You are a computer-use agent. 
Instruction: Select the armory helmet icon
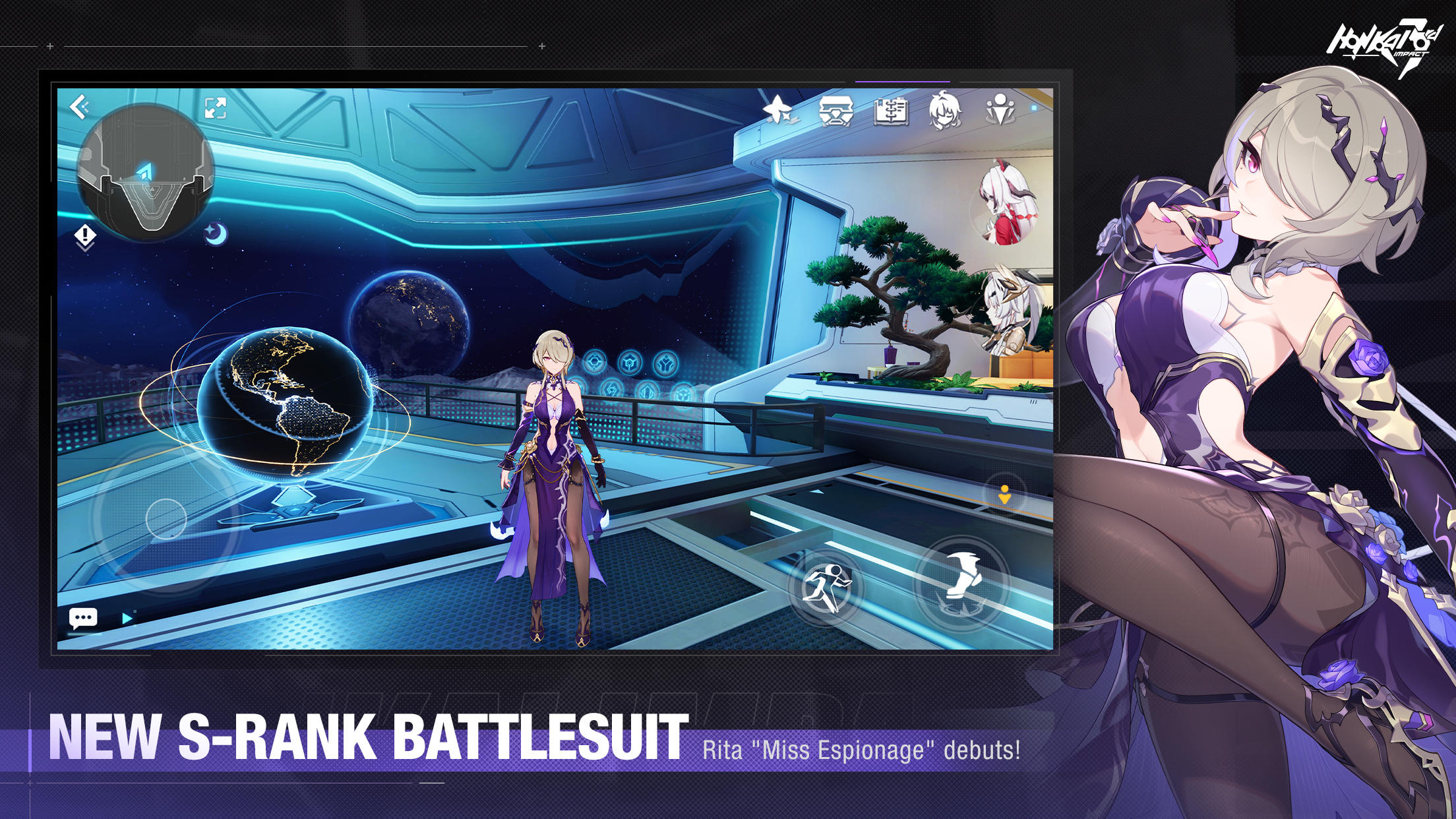(835, 112)
